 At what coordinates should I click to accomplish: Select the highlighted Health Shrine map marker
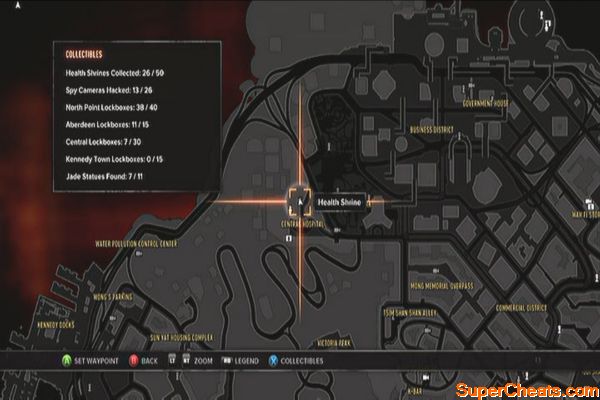pos(299,202)
